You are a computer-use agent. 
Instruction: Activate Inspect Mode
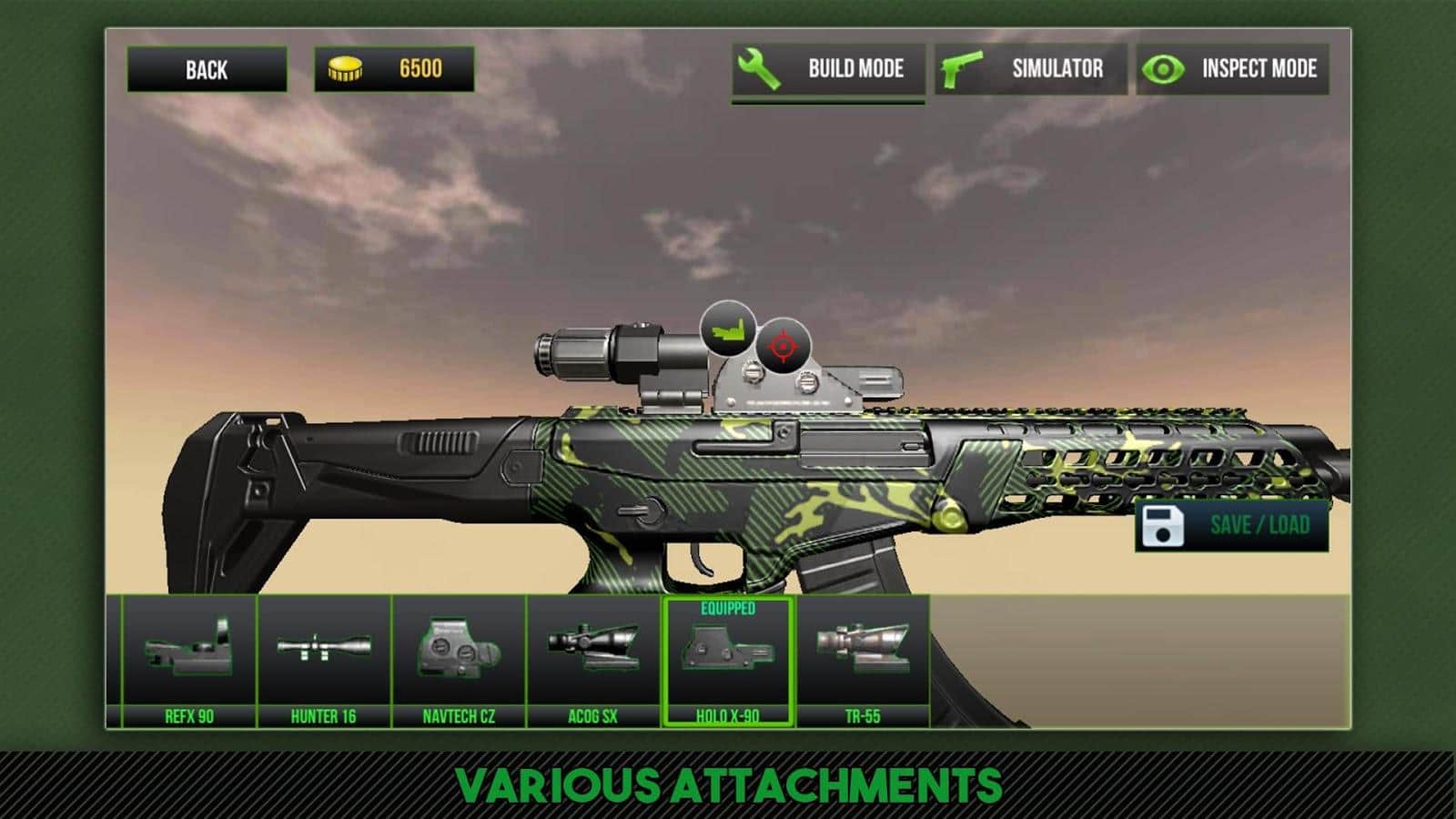(x=1233, y=69)
